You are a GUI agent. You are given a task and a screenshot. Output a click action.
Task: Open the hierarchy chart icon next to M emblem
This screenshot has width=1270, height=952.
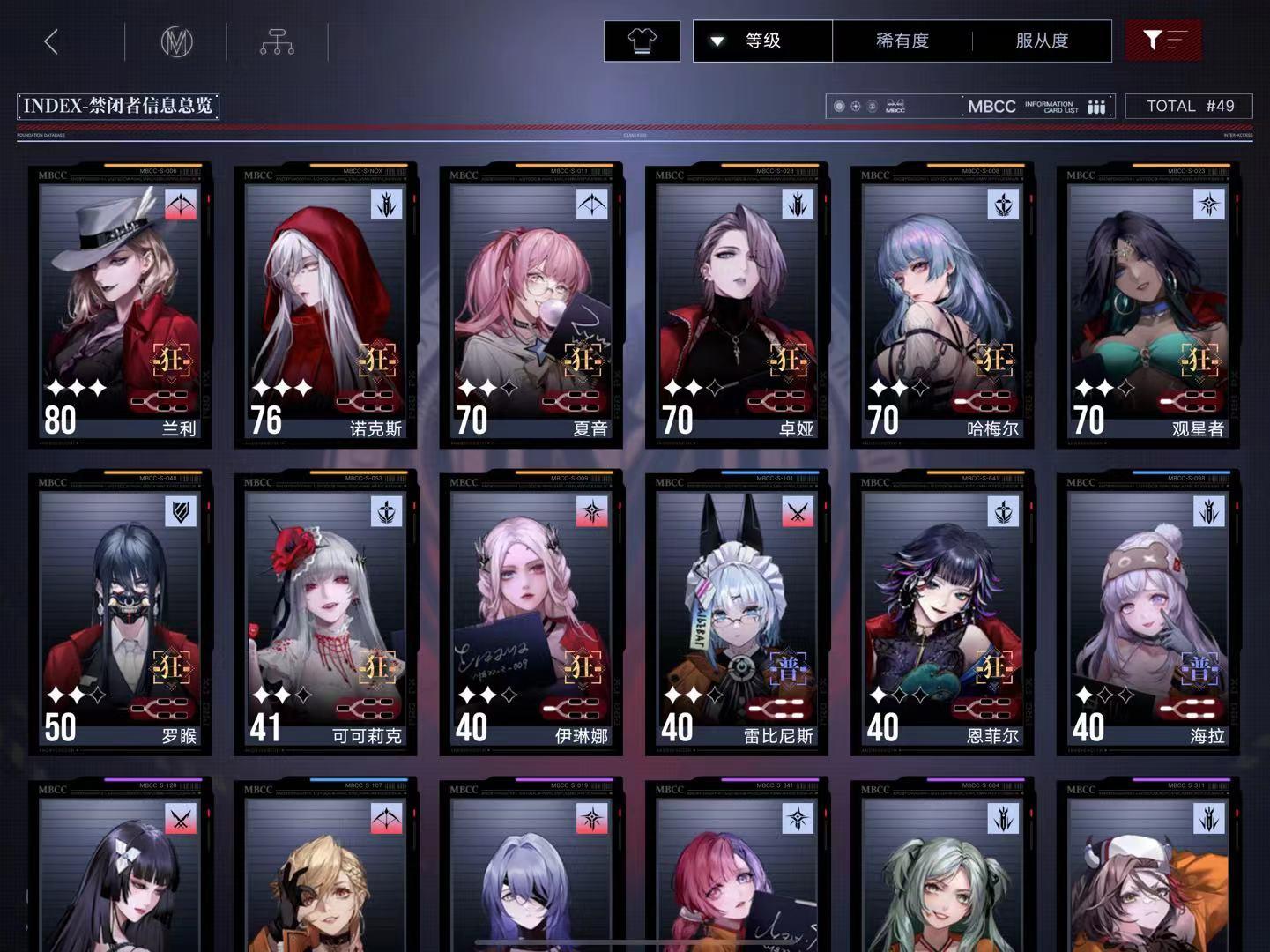point(277,41)
